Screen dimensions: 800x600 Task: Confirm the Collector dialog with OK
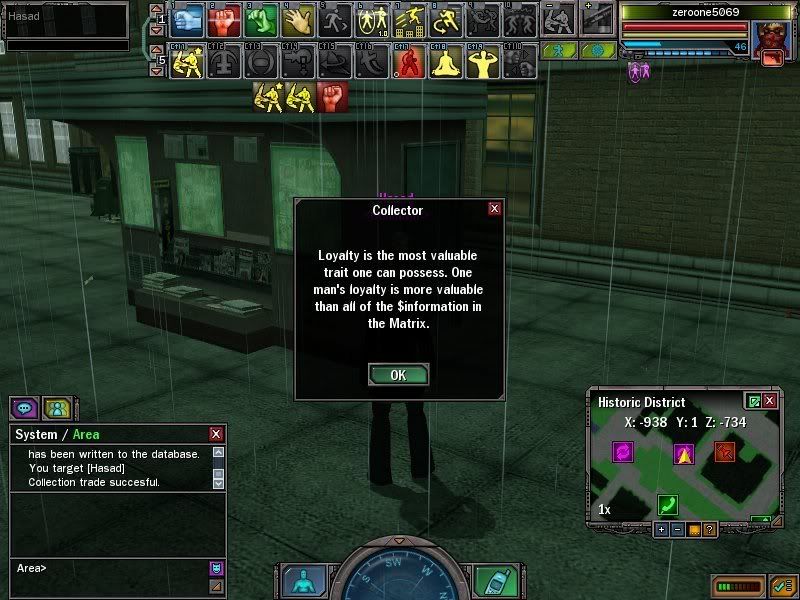click(x=398, y=375)
